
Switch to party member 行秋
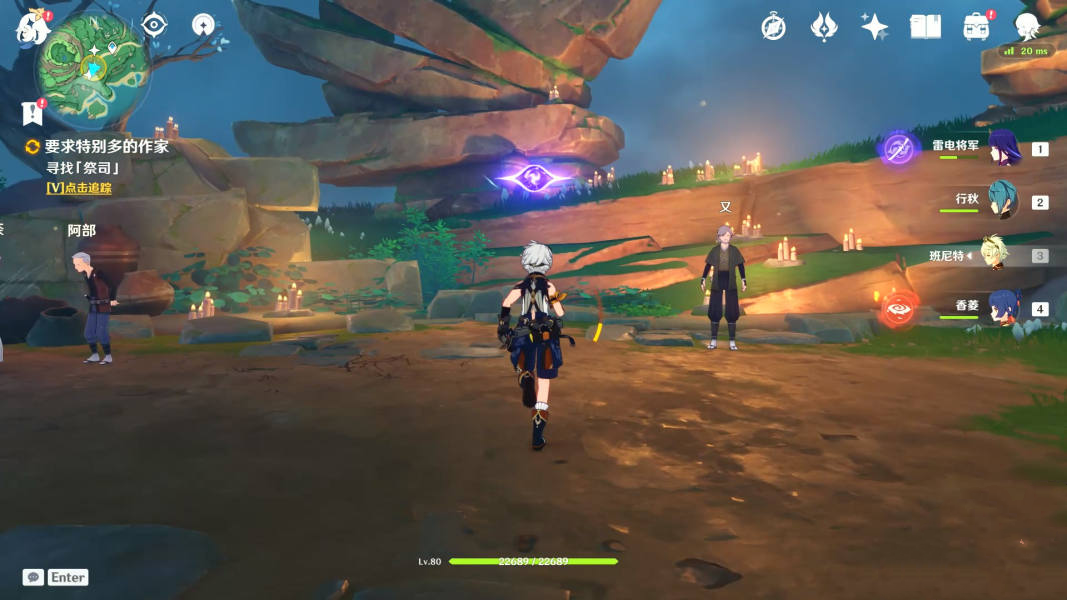(x=1003, y=201)
